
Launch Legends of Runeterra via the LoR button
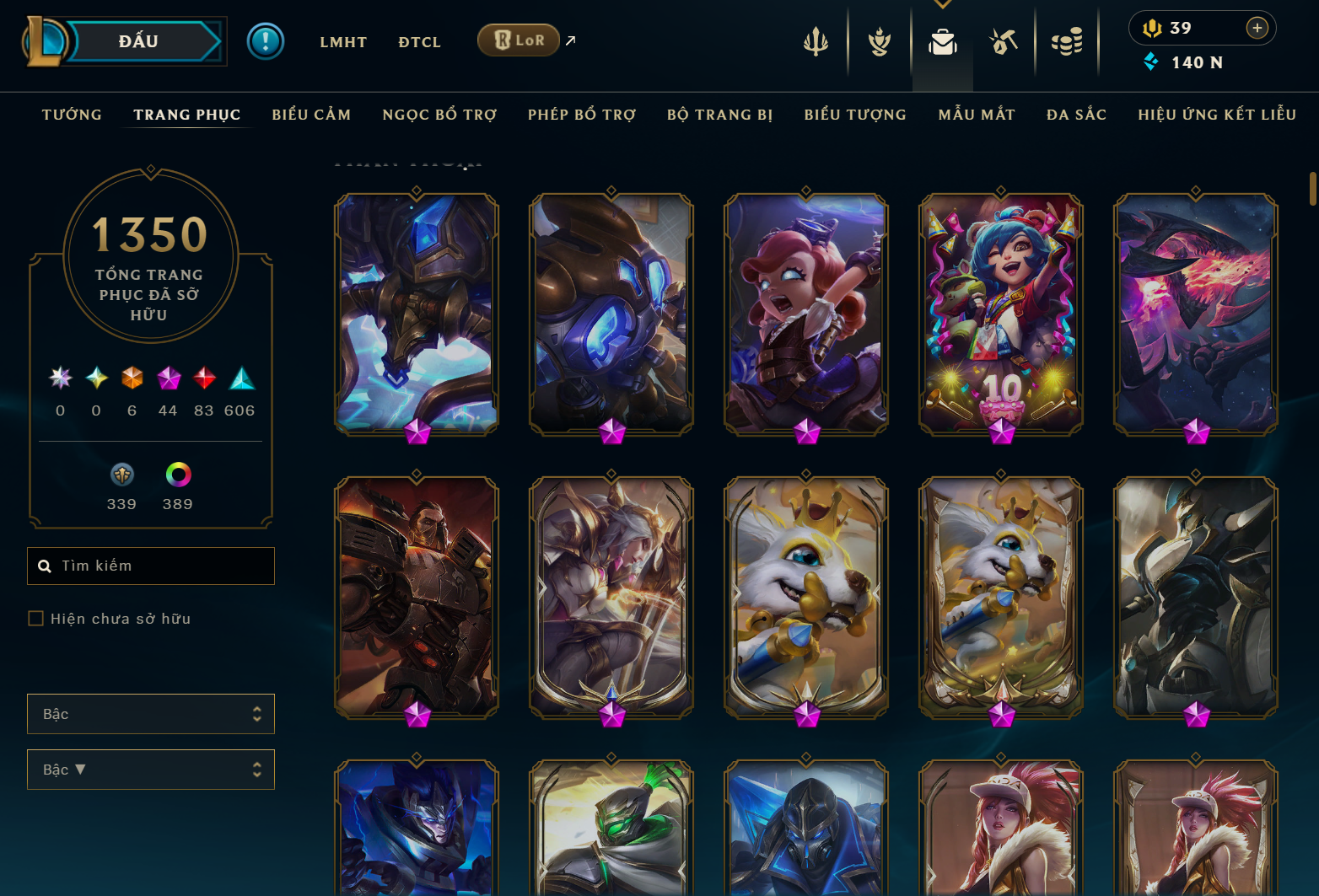point(518,40)
